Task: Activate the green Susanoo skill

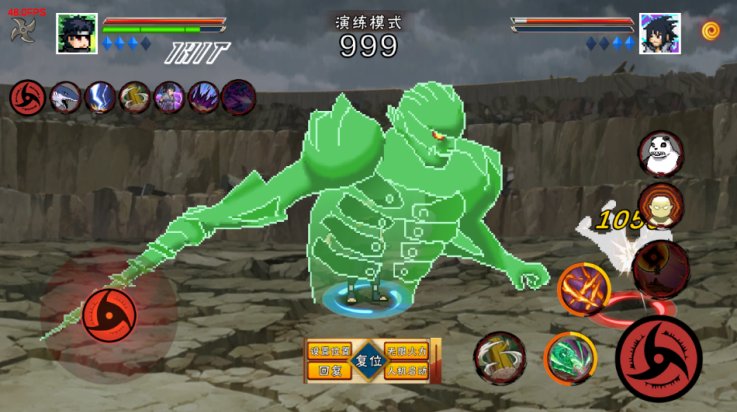Action: tap(570, 357)
